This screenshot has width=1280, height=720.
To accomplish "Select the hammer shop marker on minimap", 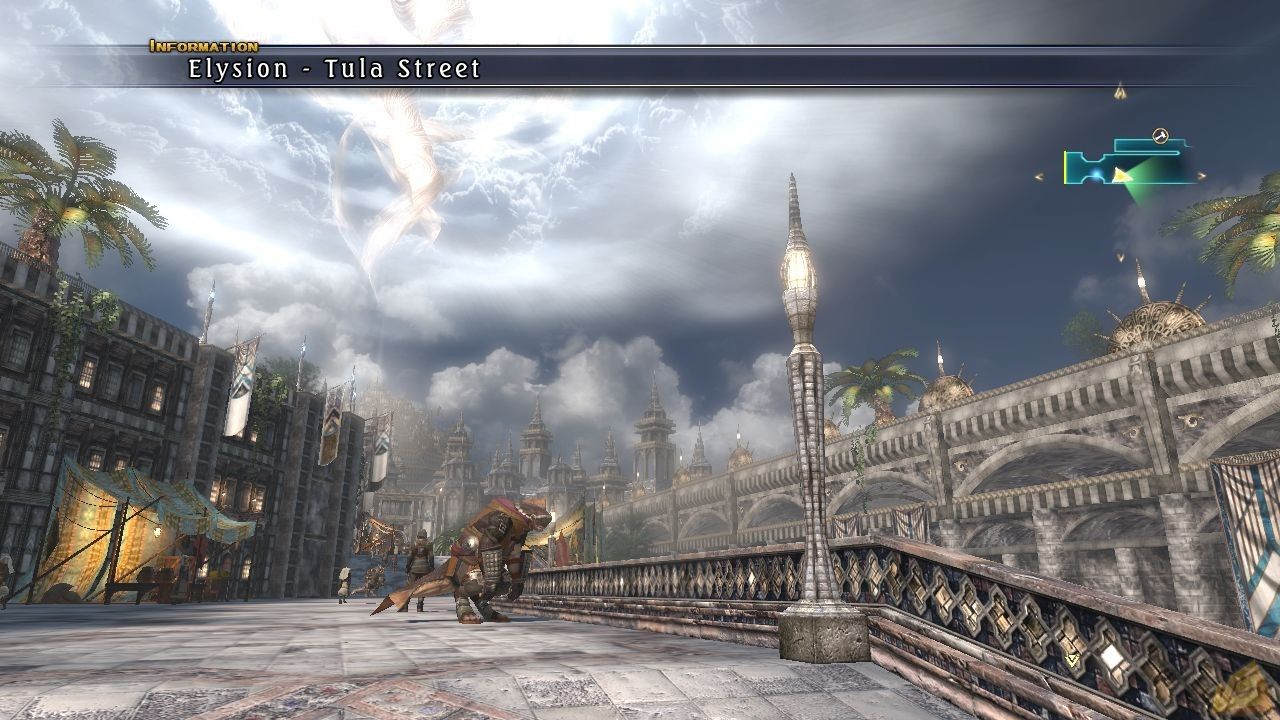I will (x=1160, y=136).
